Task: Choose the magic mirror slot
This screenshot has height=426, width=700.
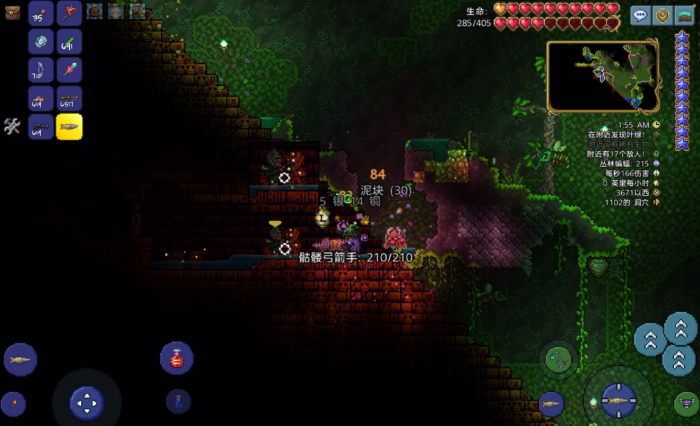Action: [41, 42]
